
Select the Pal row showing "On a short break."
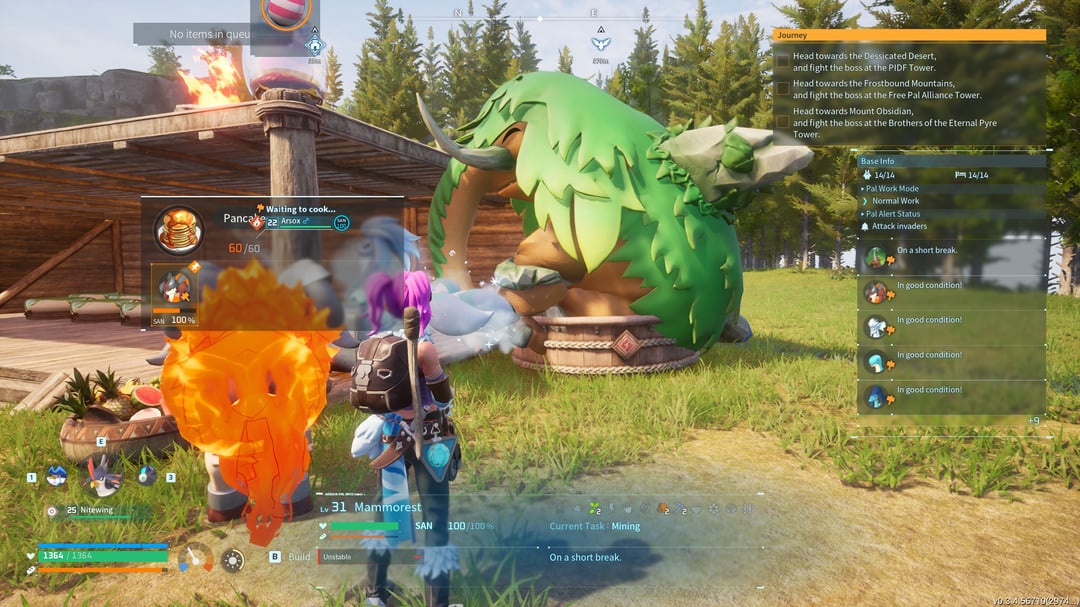tap(952, 258)
